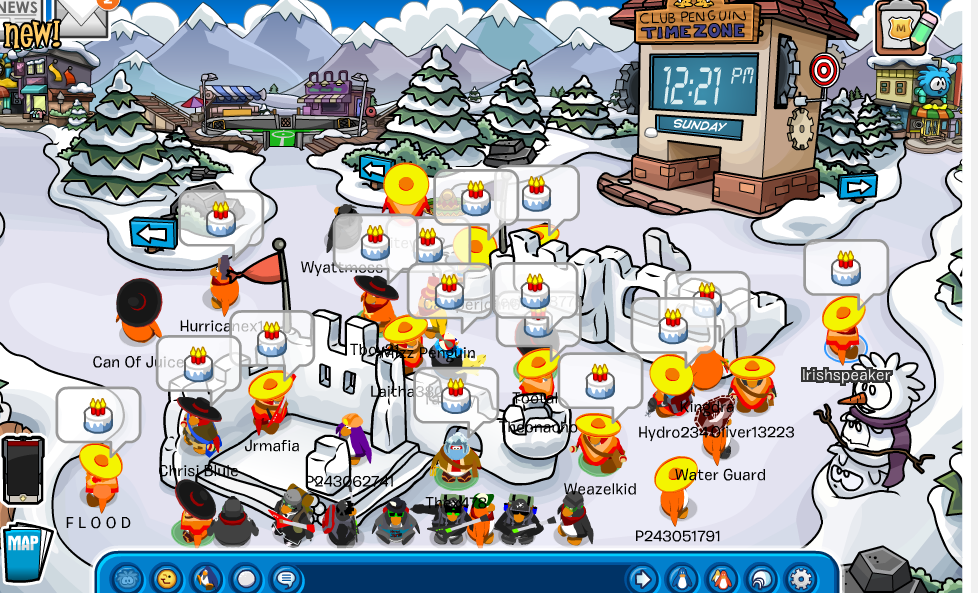Open the puffle icon in the toolbar

point(127,578)
